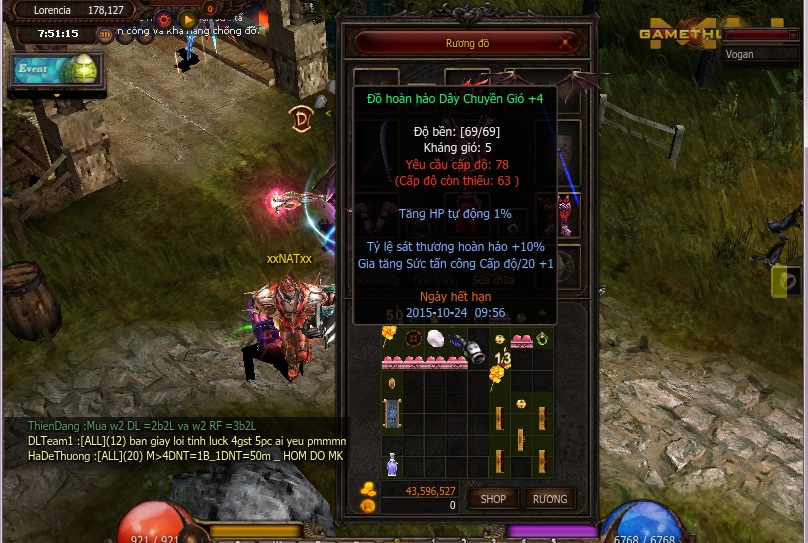Close the Rương đồ inventory window
The image size is (808, 543).
pos(567,43)
